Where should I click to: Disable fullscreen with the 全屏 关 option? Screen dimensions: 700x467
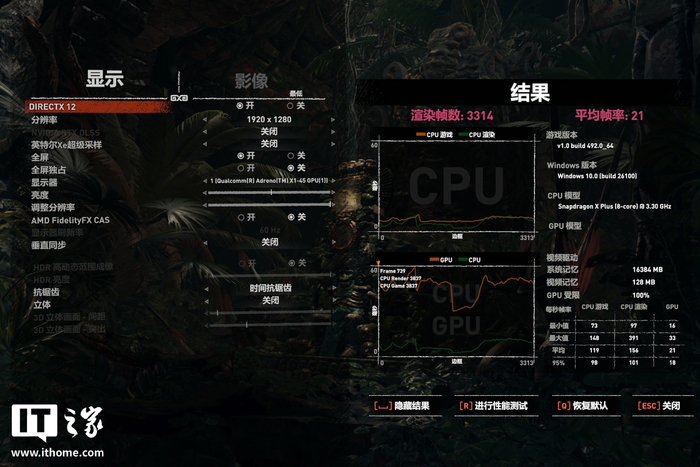[x=295, y=156]
